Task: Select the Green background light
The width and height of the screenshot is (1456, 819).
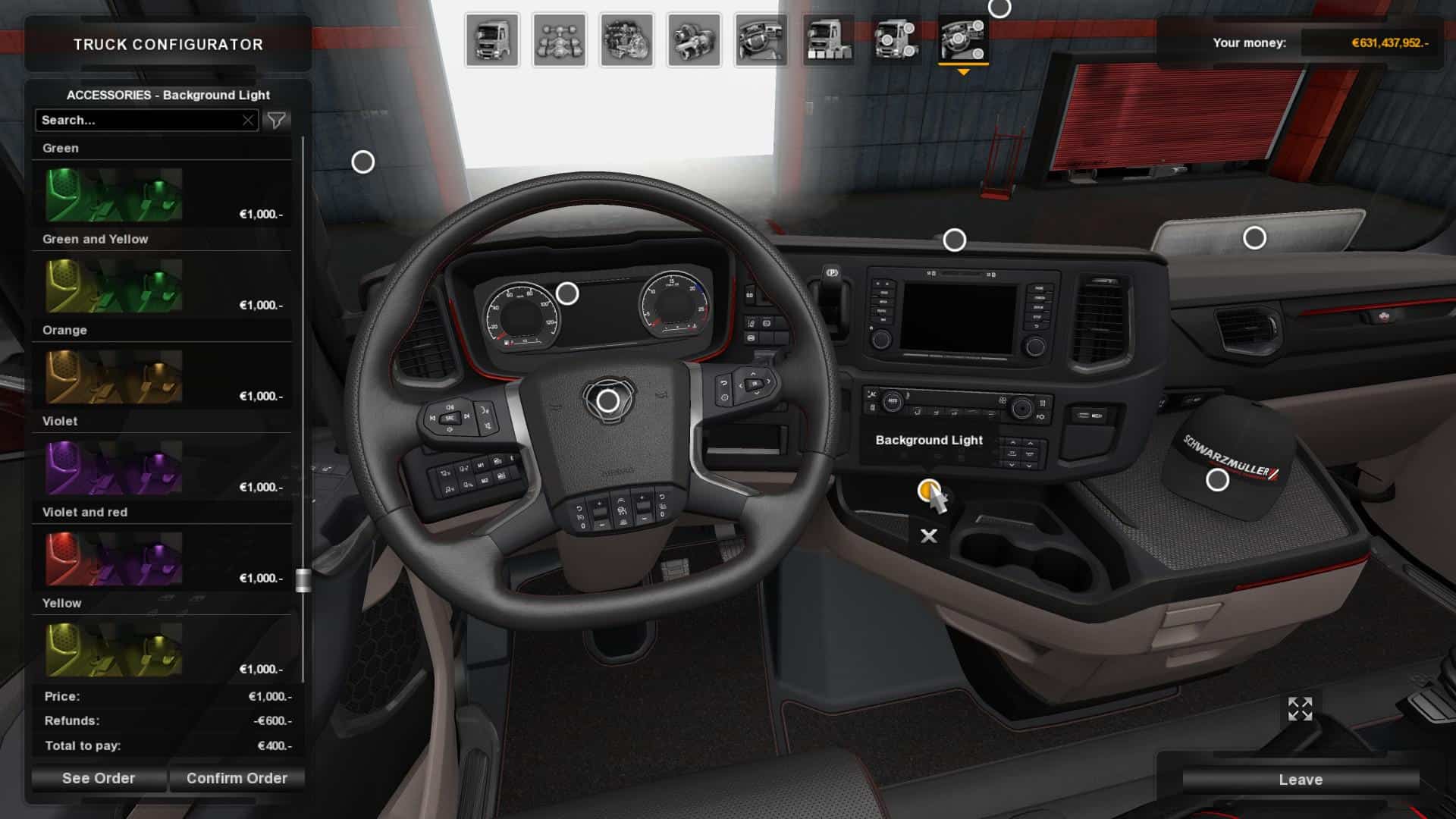Action: click(114, 195)
